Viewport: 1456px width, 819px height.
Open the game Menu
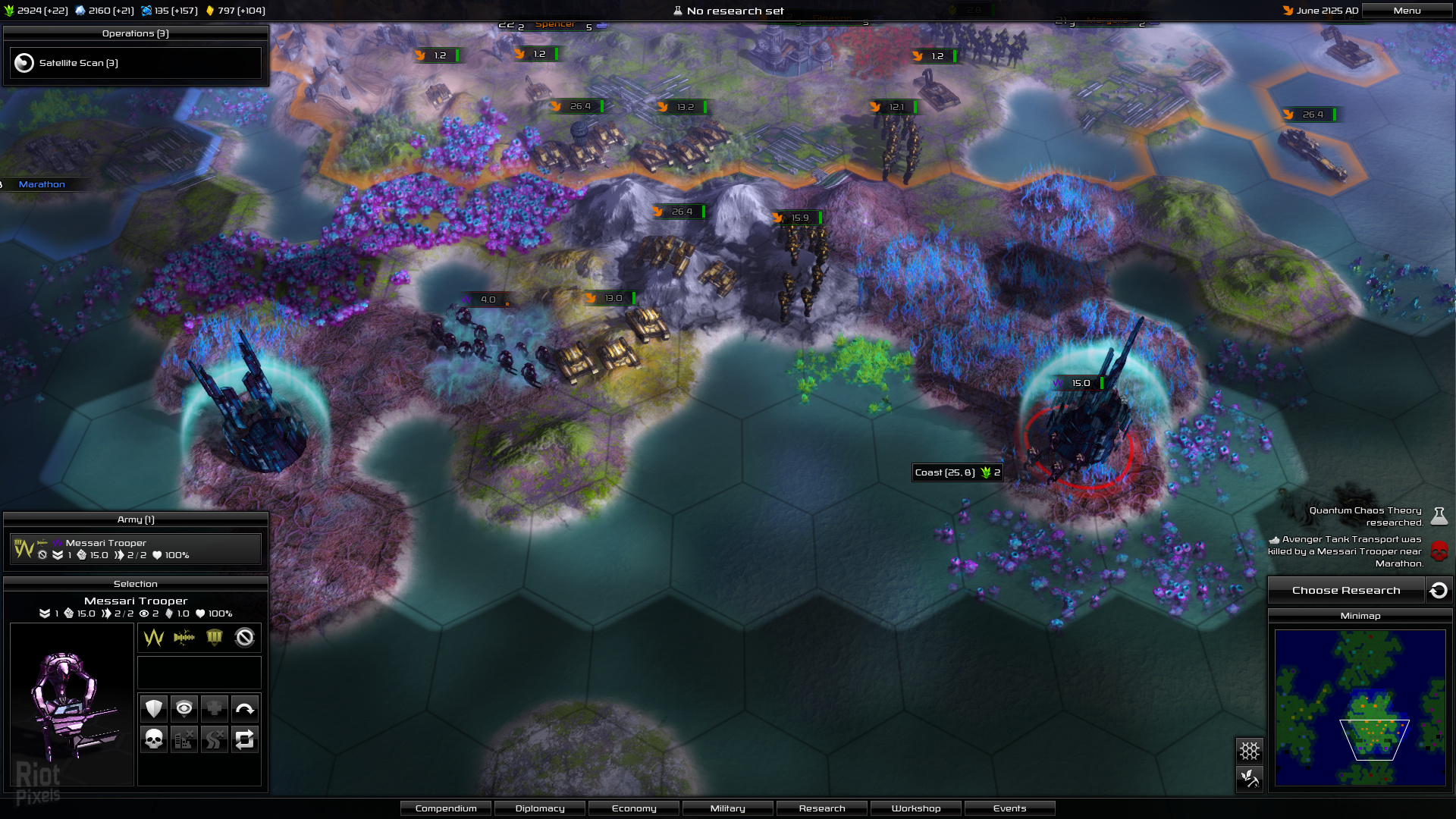click(1407, 11)
